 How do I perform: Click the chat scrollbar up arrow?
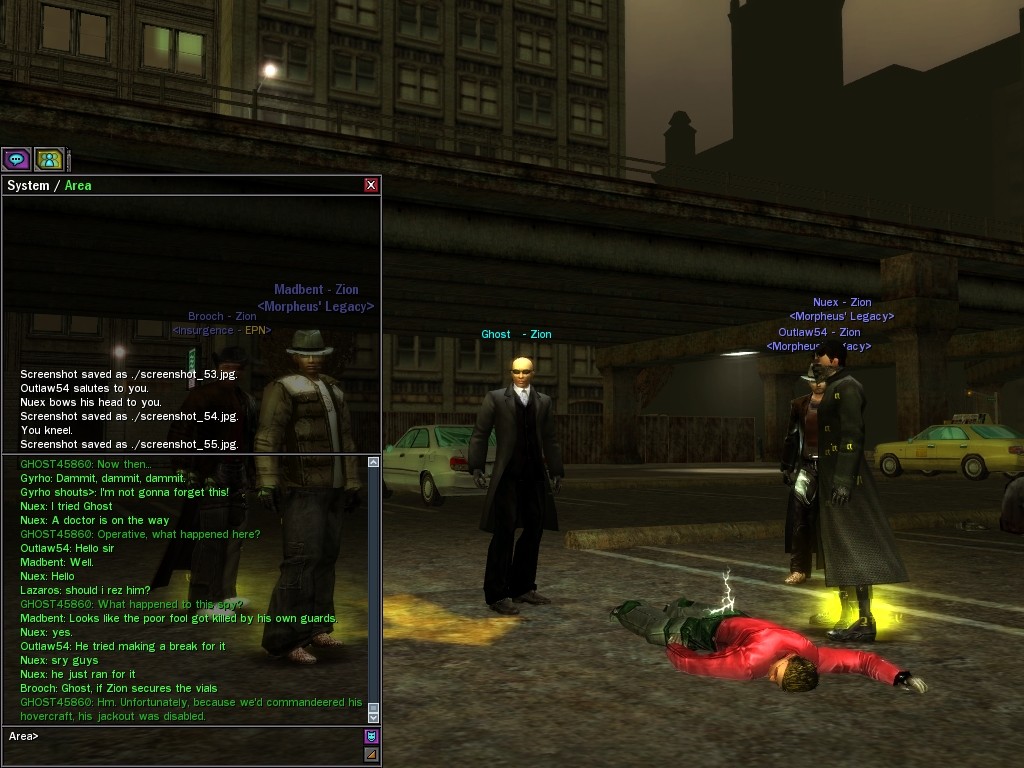tap(374, 462)
